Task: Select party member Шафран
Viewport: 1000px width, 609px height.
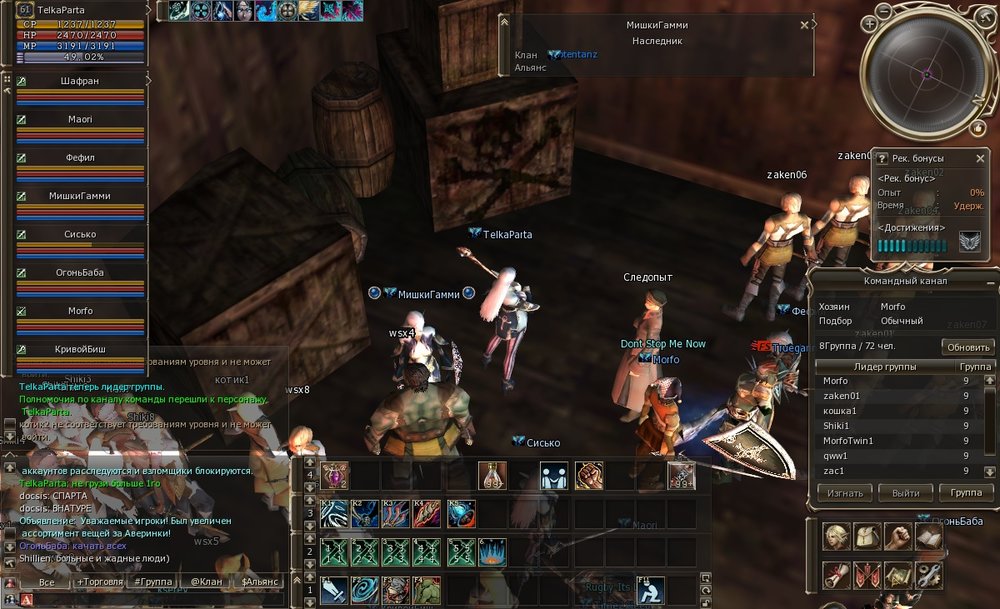Action: pos(79,81)
